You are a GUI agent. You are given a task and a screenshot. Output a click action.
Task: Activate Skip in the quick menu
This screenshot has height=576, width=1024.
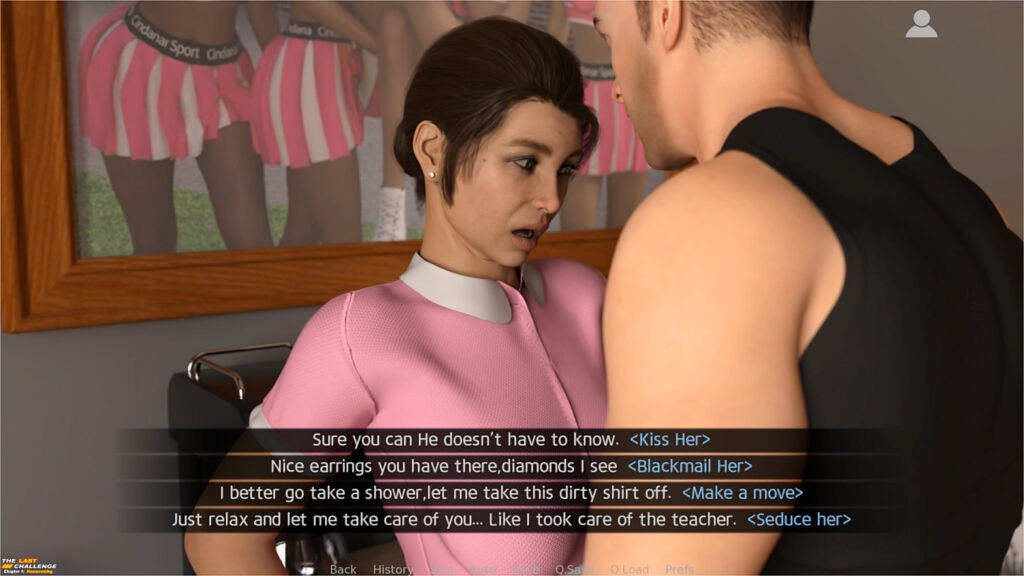click(441, 569)
